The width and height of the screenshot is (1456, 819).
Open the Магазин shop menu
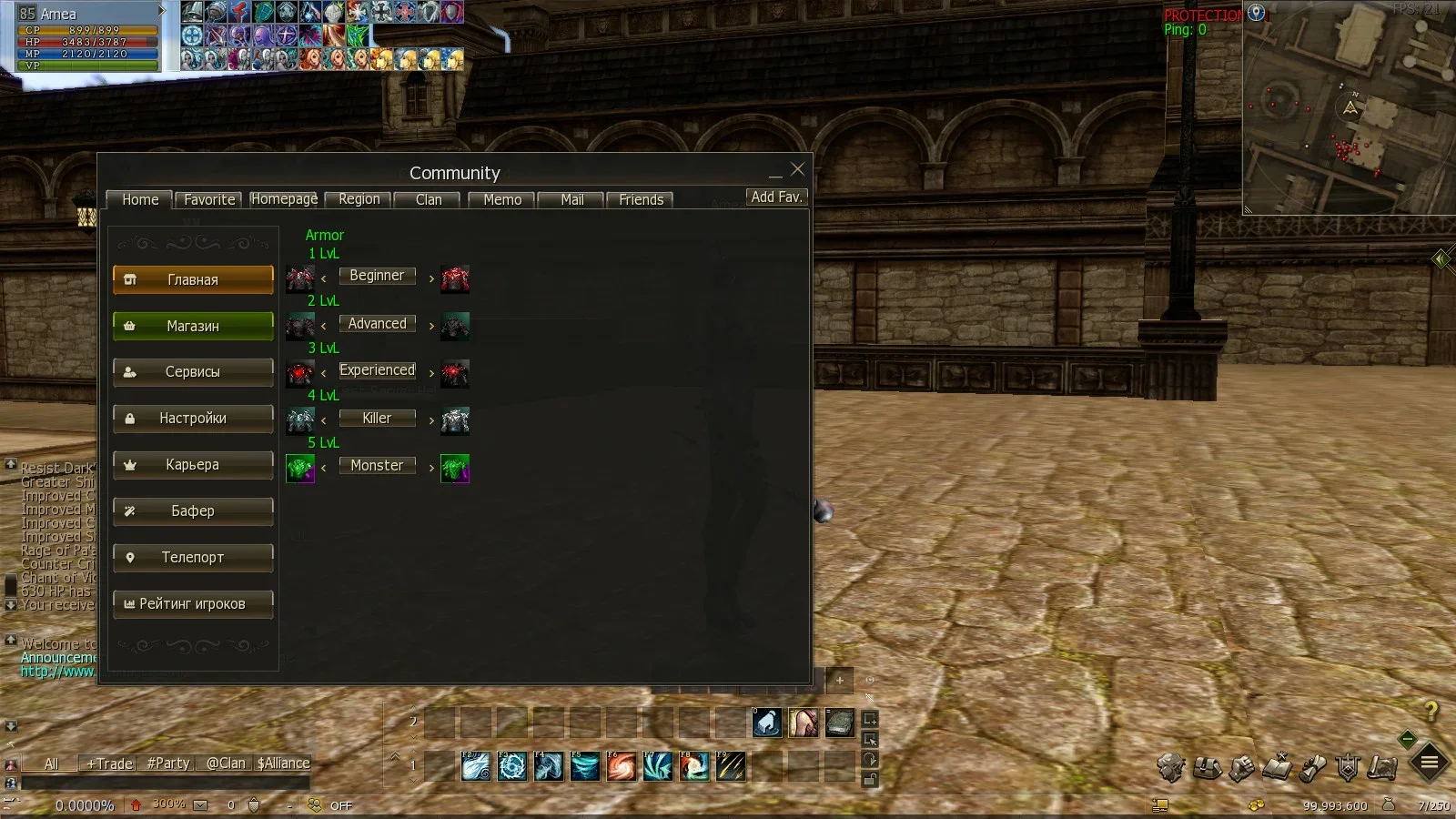[193, 327]
